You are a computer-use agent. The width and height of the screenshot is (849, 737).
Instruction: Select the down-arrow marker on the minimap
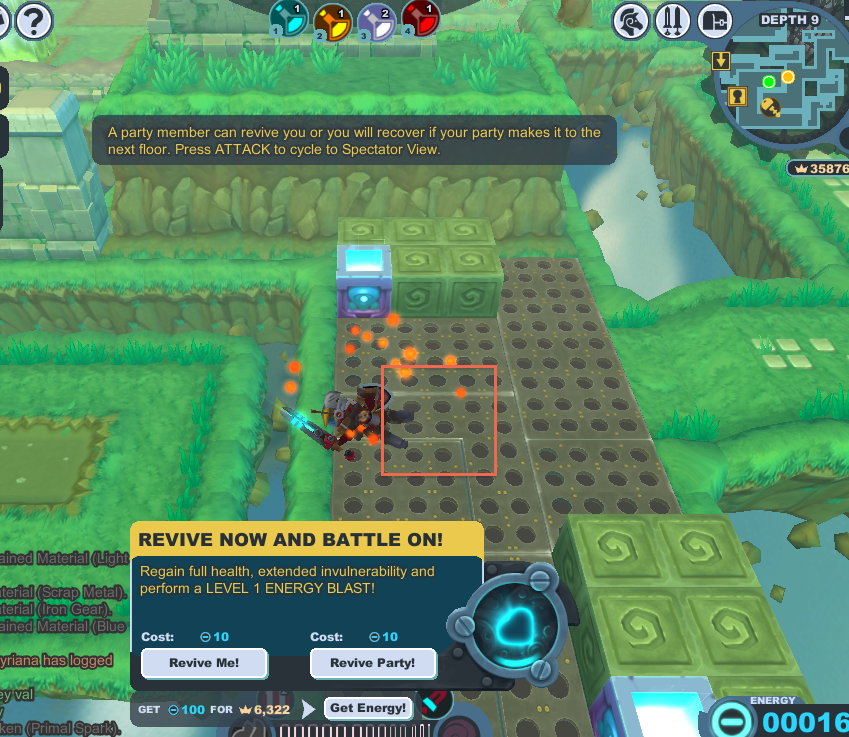point(720,61)
